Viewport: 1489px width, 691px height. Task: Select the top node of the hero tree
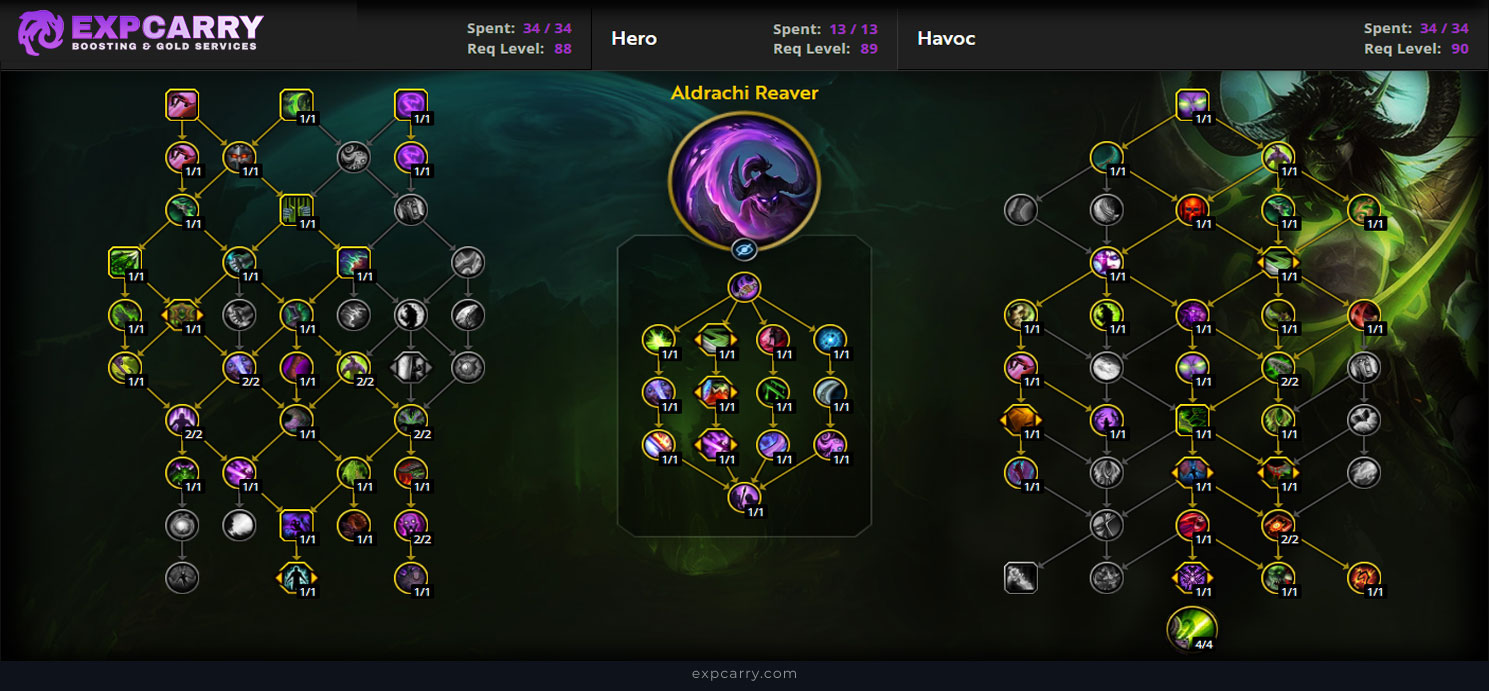point(744,288)
